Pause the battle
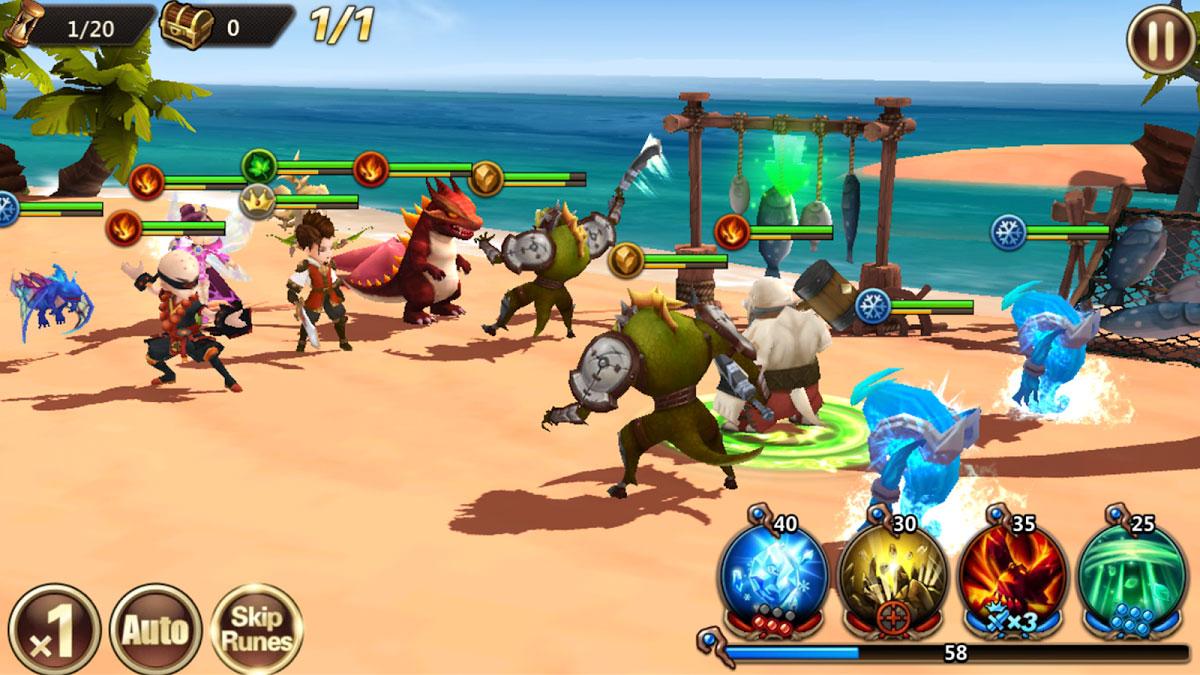The width and height of the screenshot is (1200, 675). click(1159, 38)
